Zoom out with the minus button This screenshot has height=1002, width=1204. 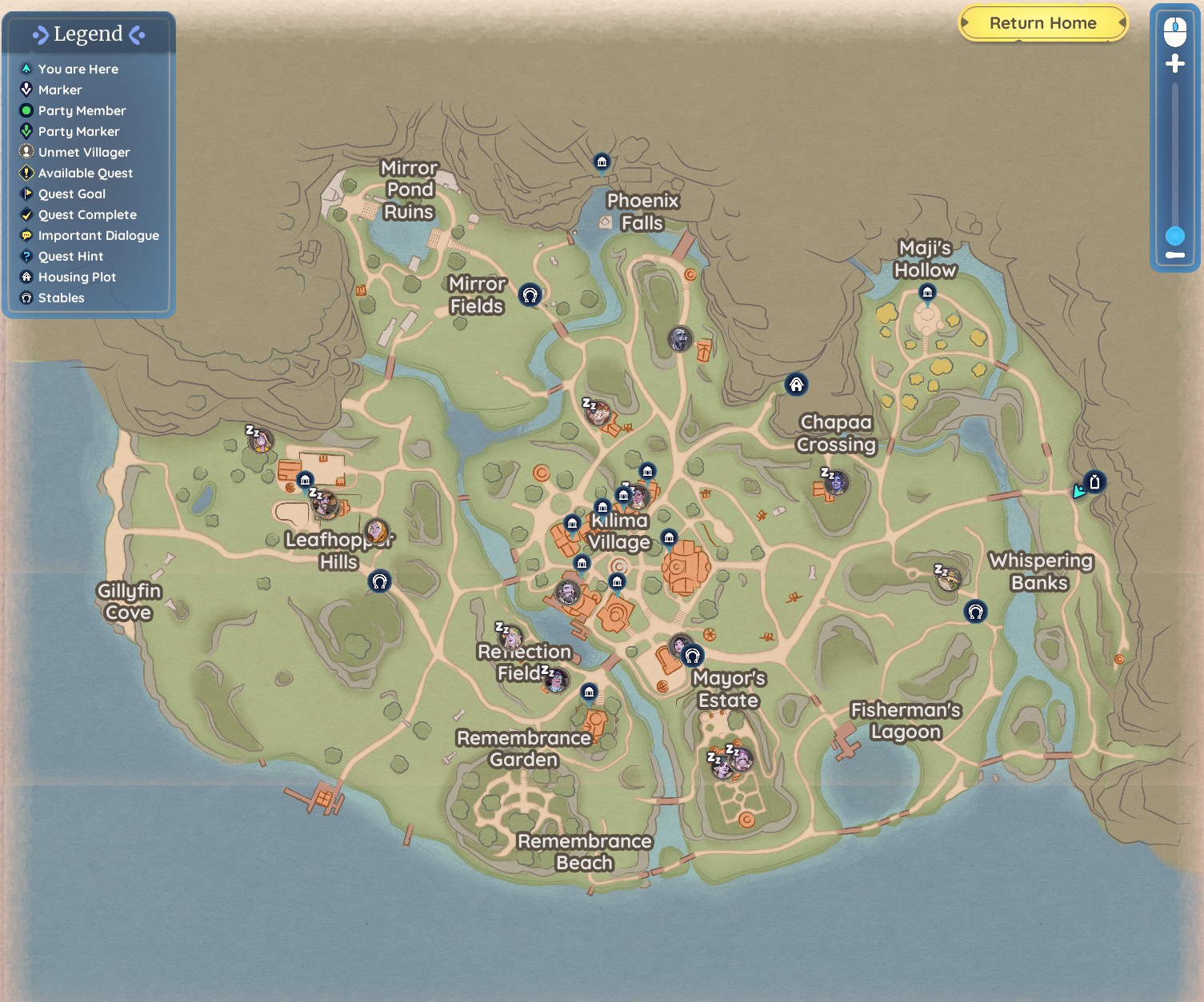[1174, 255]
